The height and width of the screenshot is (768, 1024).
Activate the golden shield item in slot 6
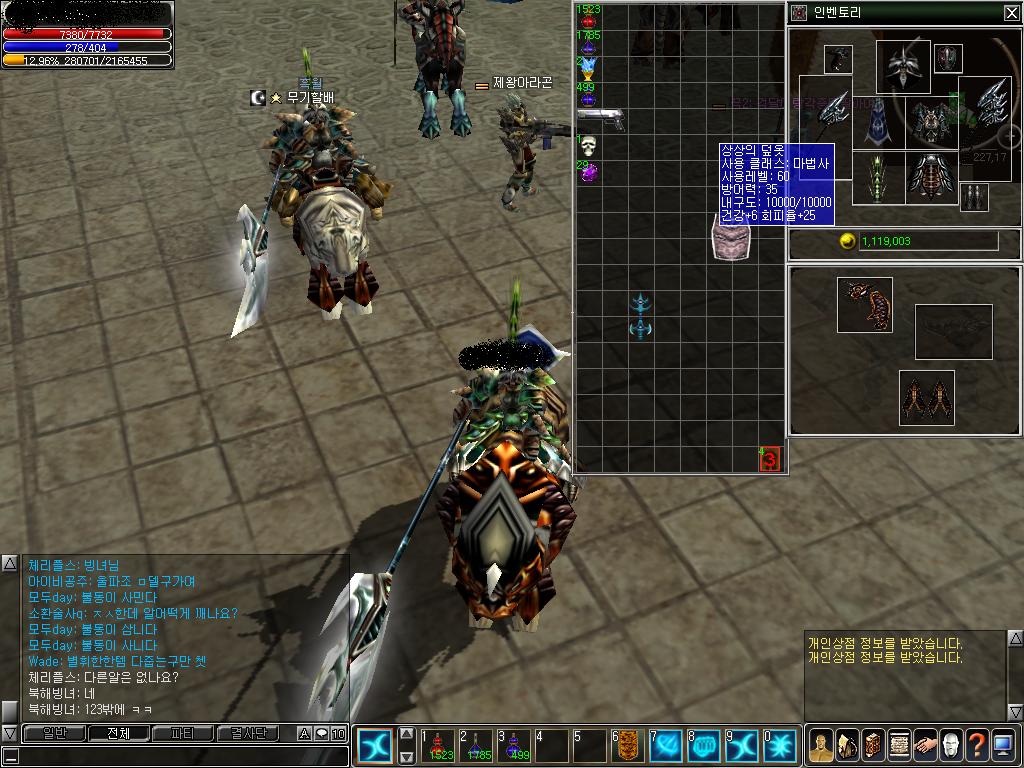[629, 745]
